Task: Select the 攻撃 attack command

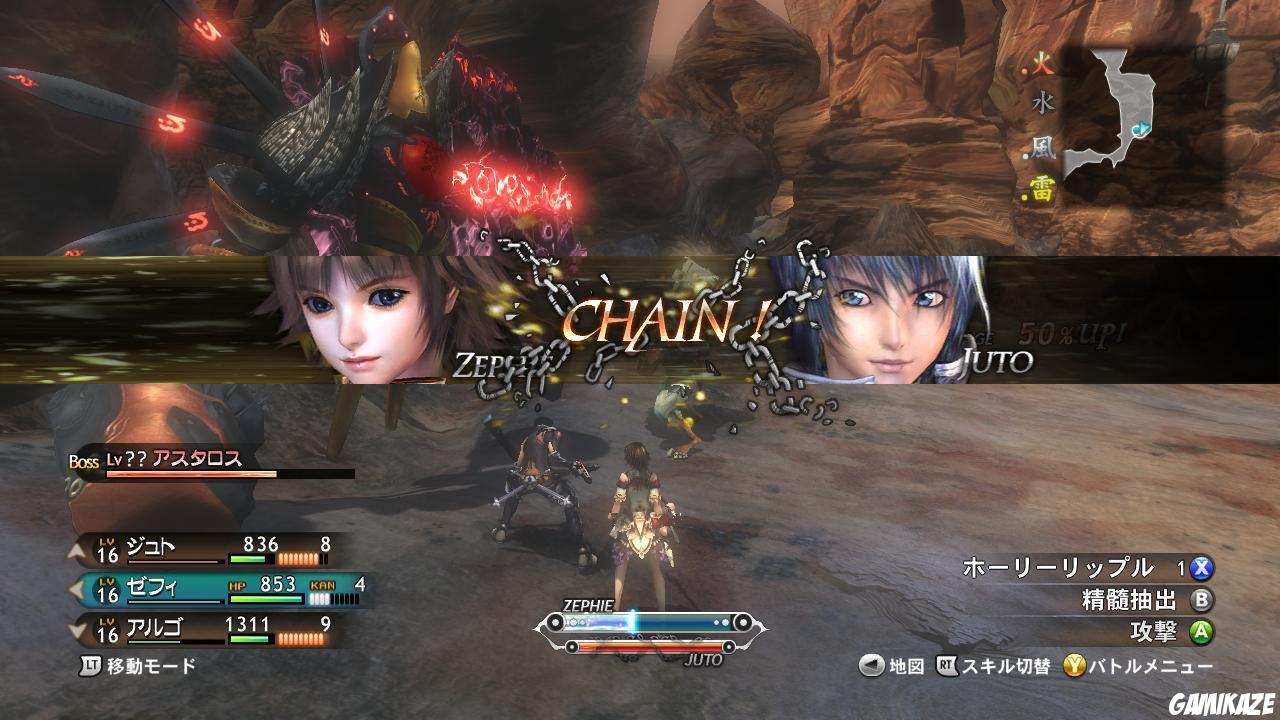Action: pyautogui.click(x=1164, y=632)
